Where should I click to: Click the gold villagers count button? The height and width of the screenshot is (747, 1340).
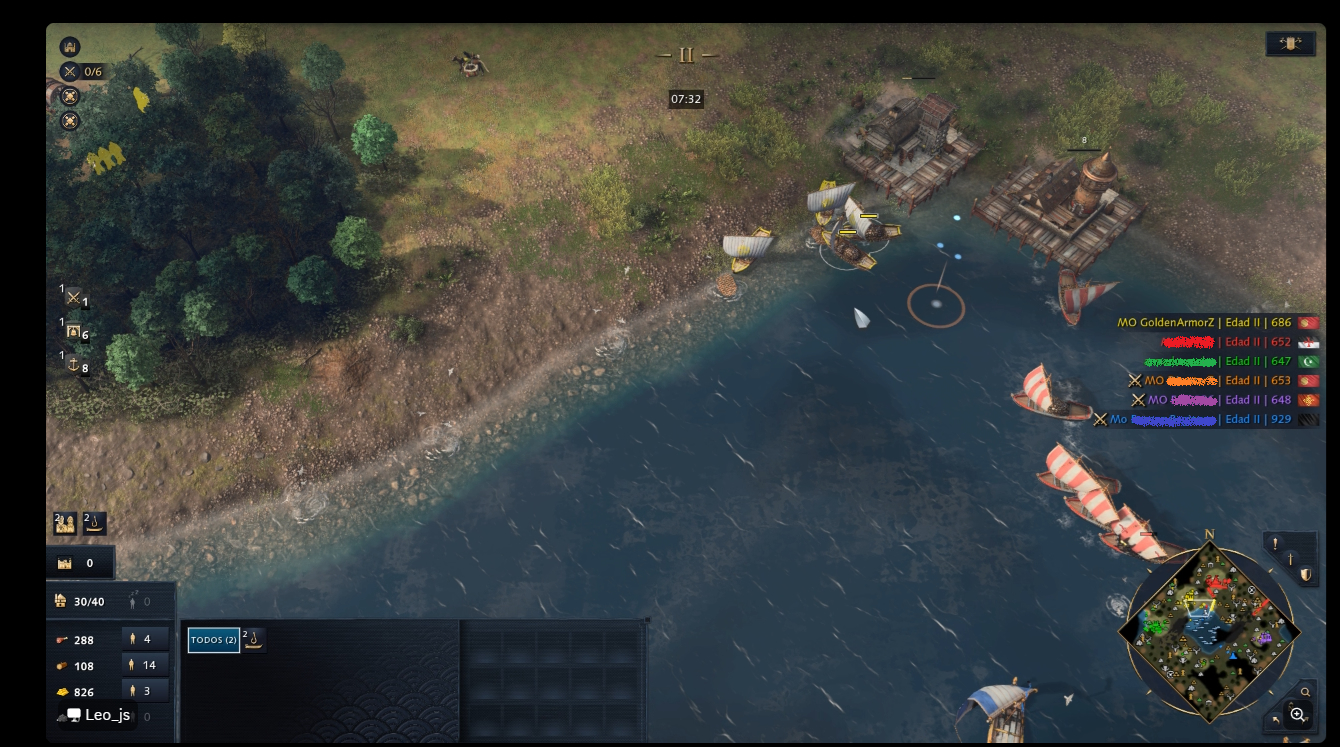pyautogui.click(x=145, y=691)
